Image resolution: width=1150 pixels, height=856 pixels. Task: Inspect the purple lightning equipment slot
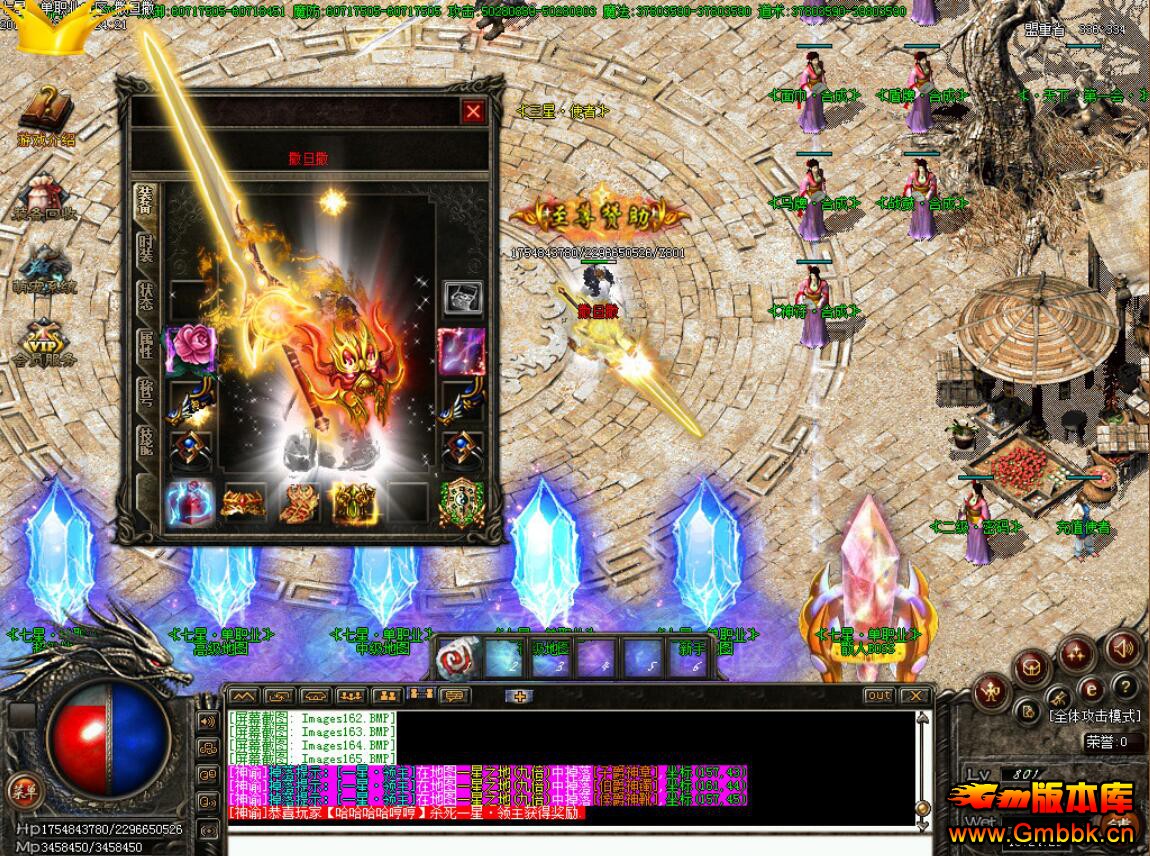[462, 349]
